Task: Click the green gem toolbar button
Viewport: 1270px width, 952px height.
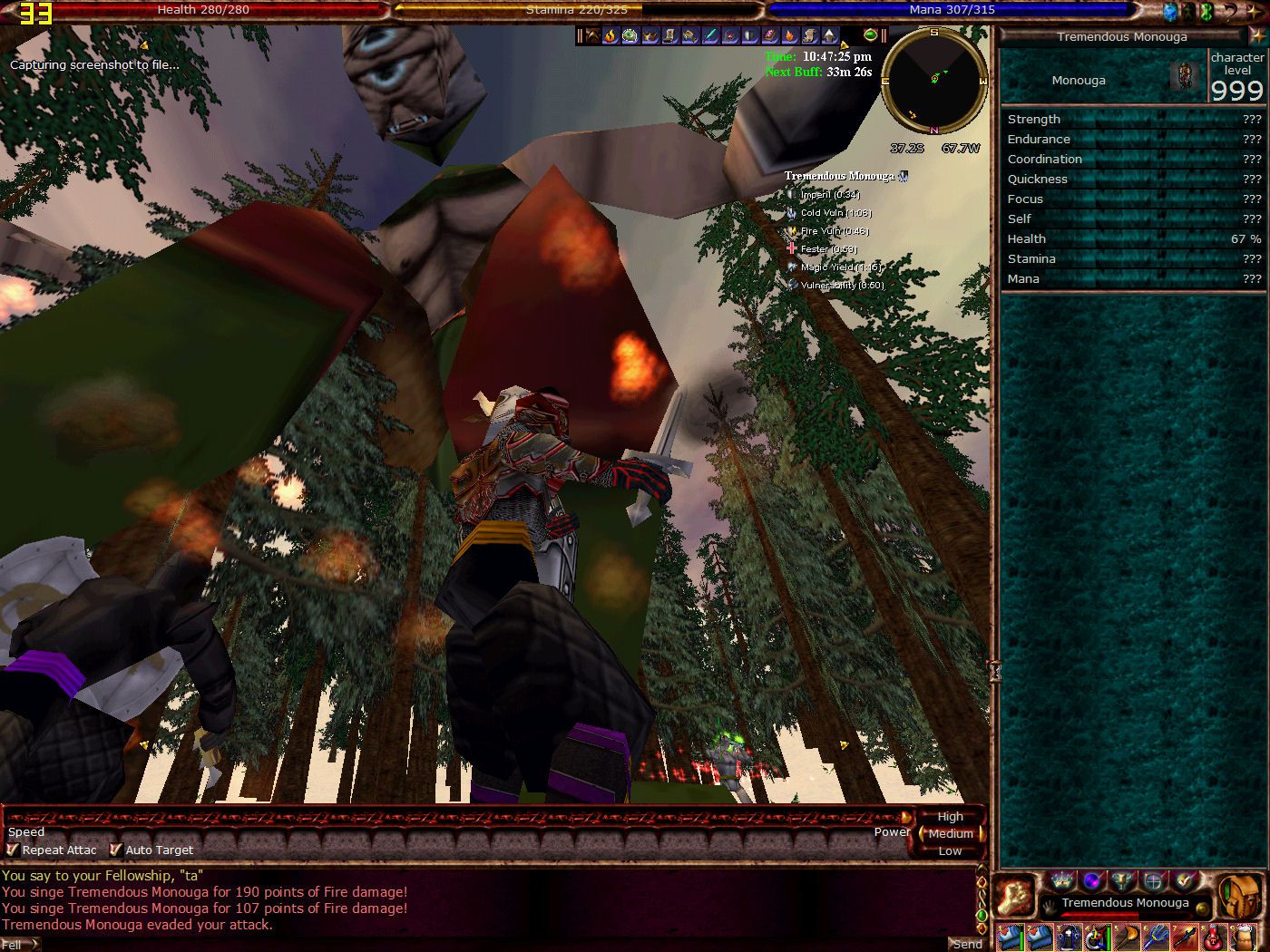Action: pyautogui.click(x=871, y=35)
